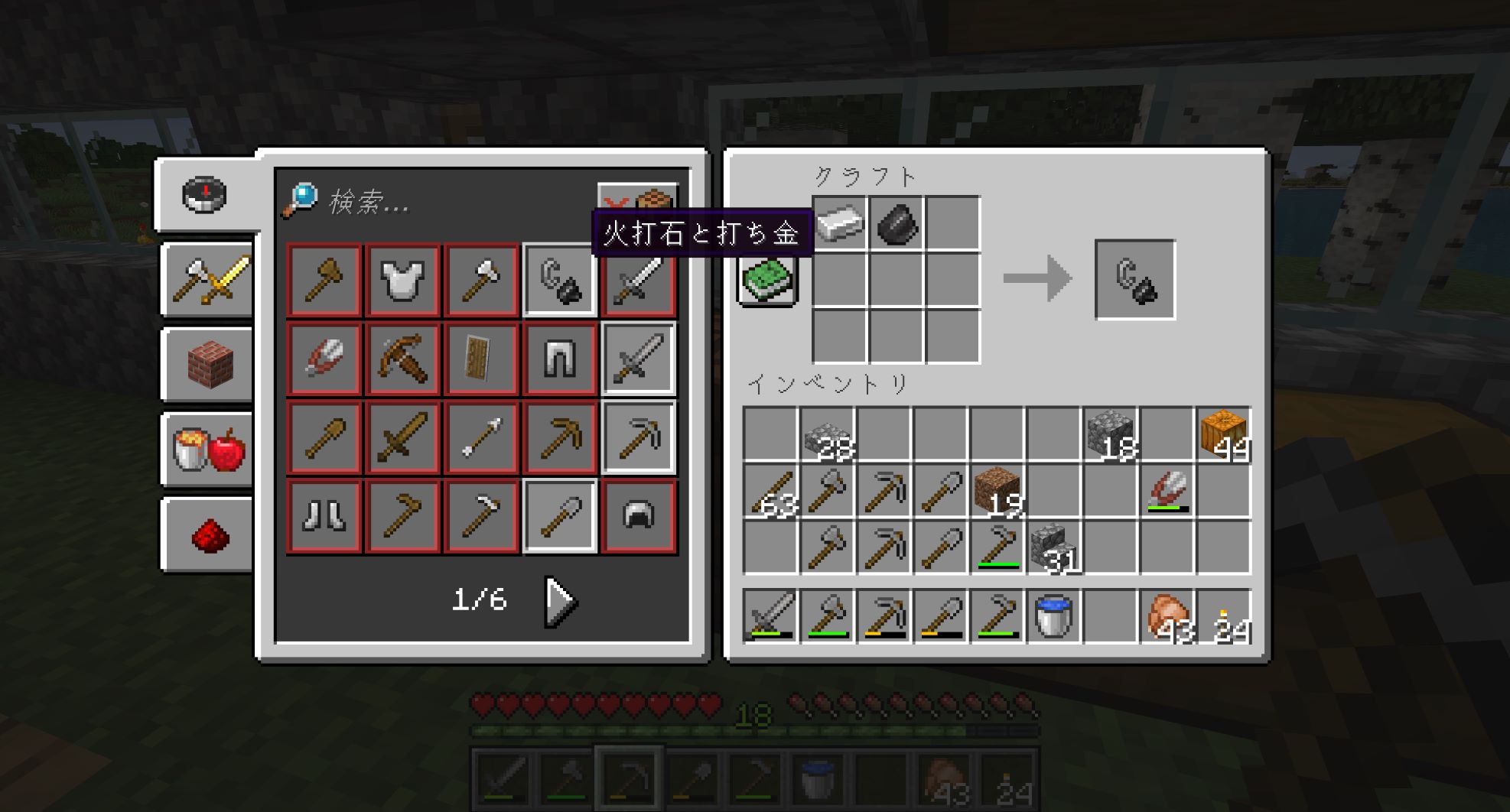Choose the iron boots recipe

(324, 515)
